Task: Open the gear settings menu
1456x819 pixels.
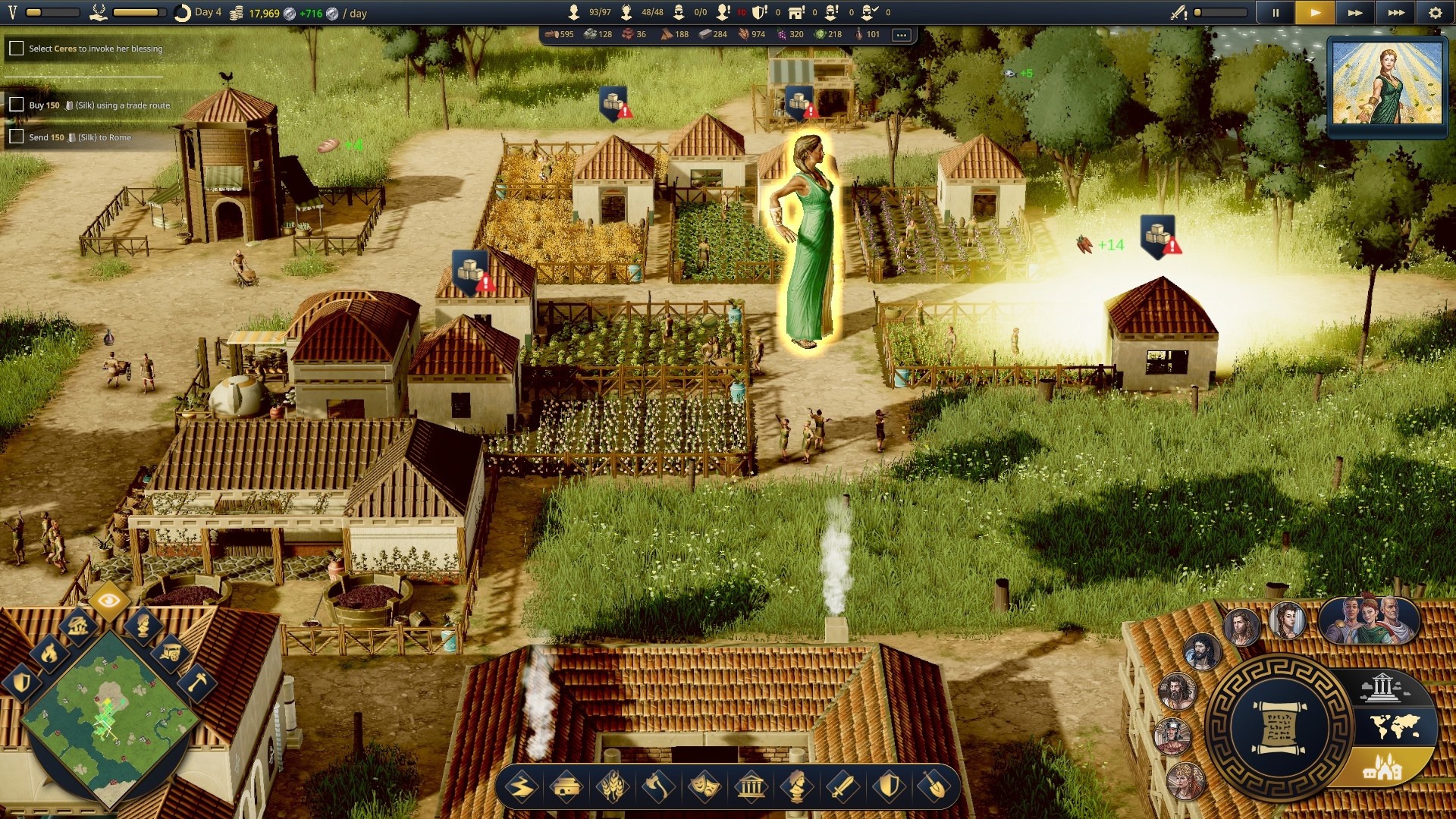Action: pos(1436,13)
